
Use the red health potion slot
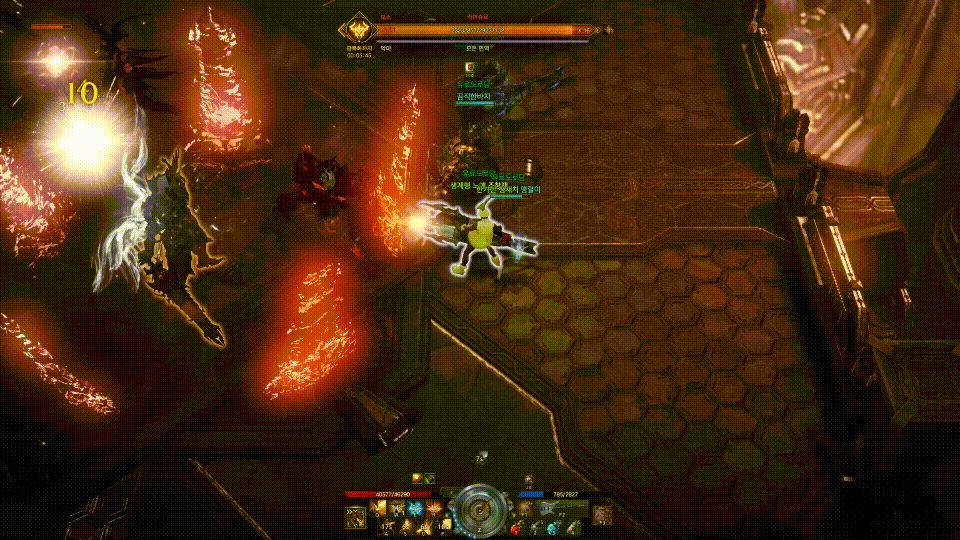click(517, 526)
